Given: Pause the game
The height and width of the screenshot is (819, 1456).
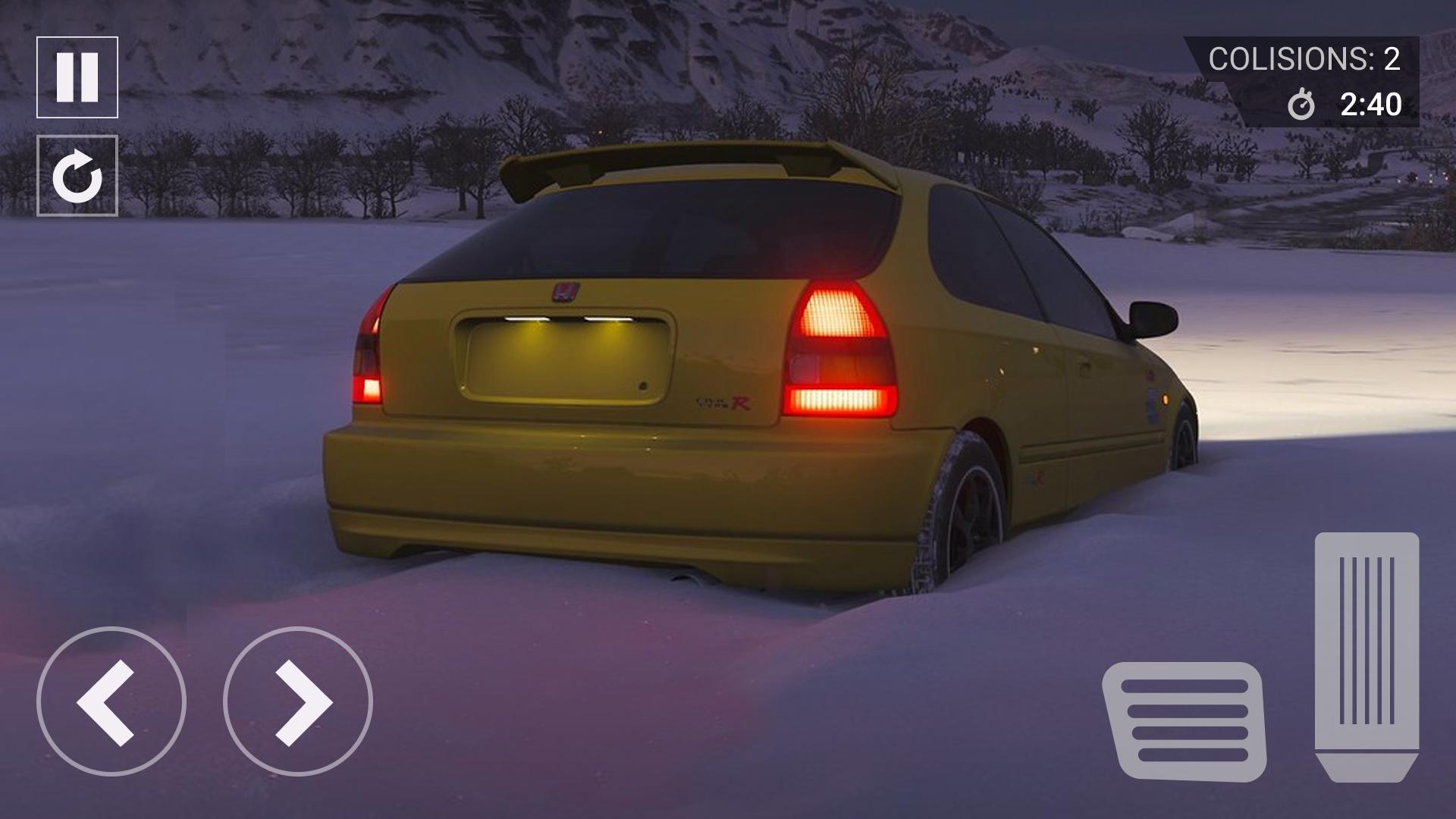Looking at the screenshot, I should tap(77, 77).
